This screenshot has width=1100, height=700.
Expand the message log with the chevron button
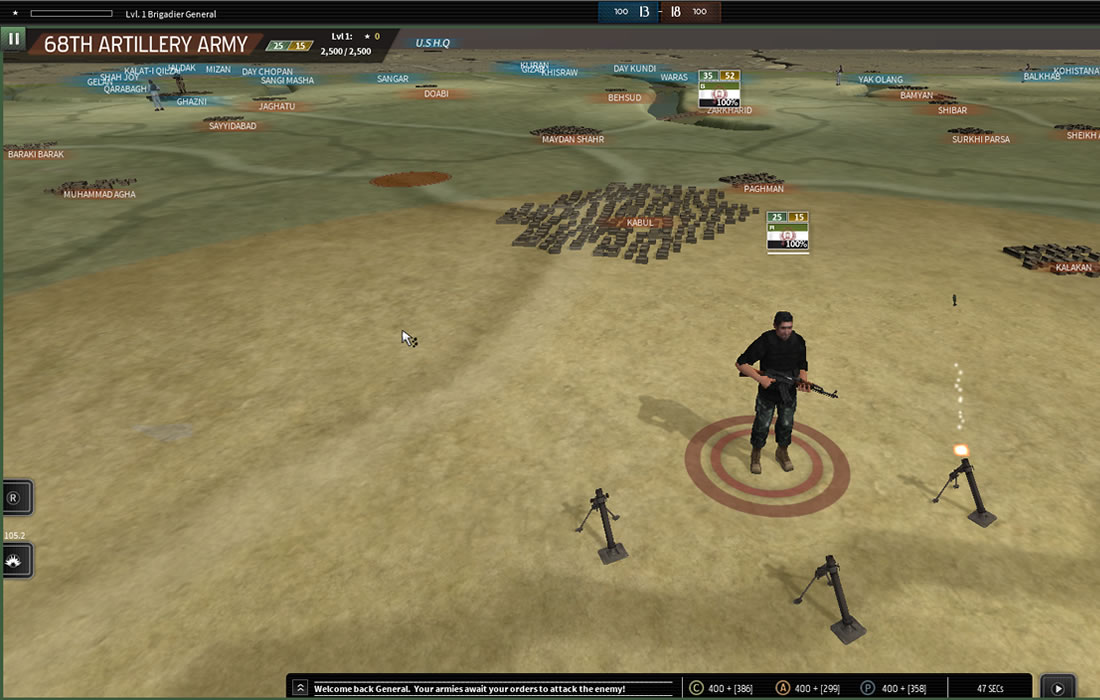click(300, 688)
